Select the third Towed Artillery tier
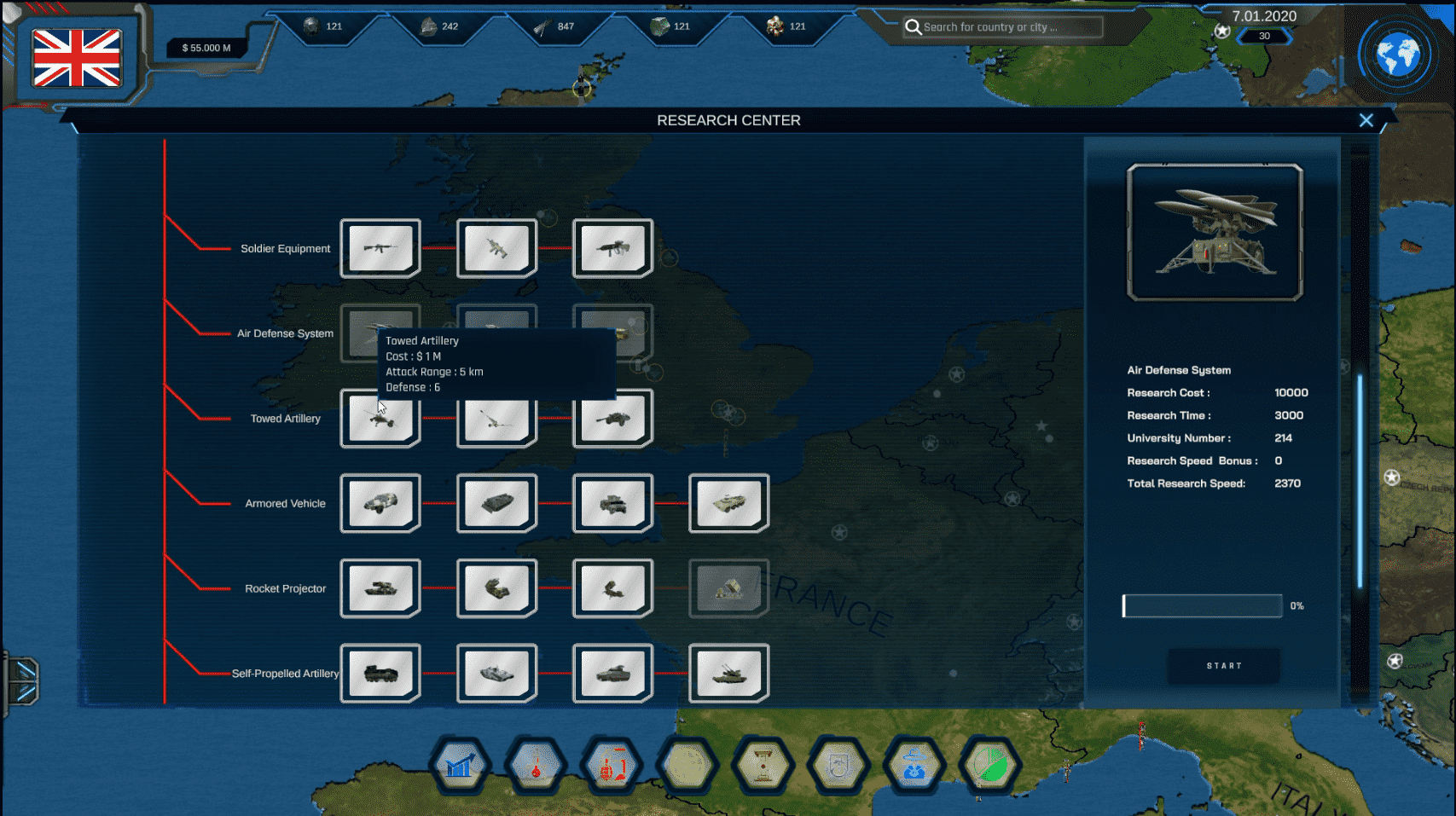 [612, 418]
